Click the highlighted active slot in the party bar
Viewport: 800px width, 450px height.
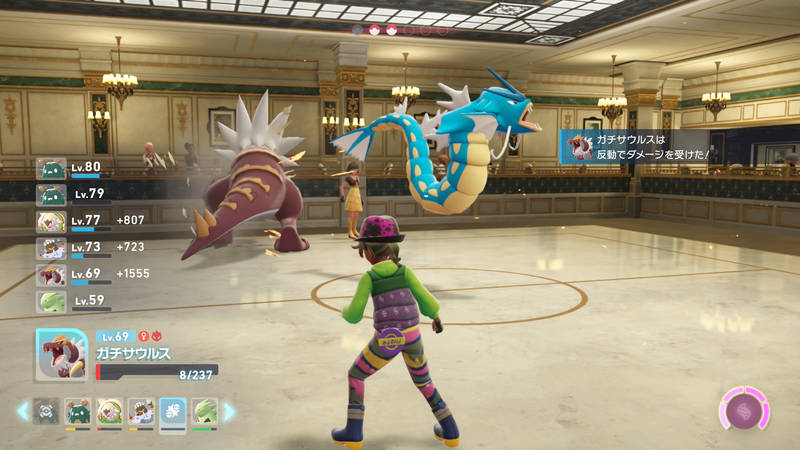pyautogui.click(x=172, y=412)
